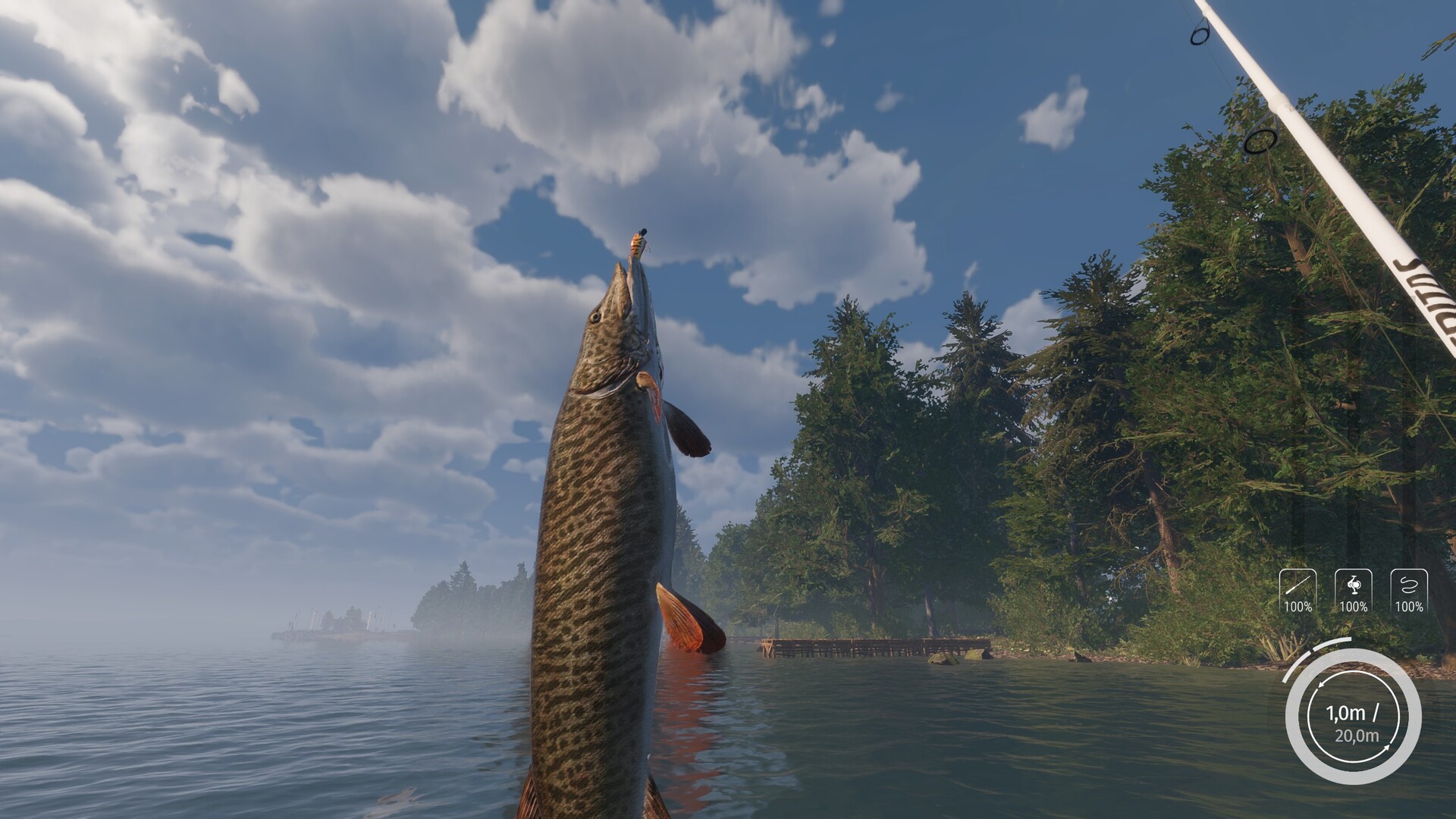Image resolution: width=1456 pixels, height=819 pixels.
Task: Click the fishing rod durability icon
Action: click(x=1298, y=586)
